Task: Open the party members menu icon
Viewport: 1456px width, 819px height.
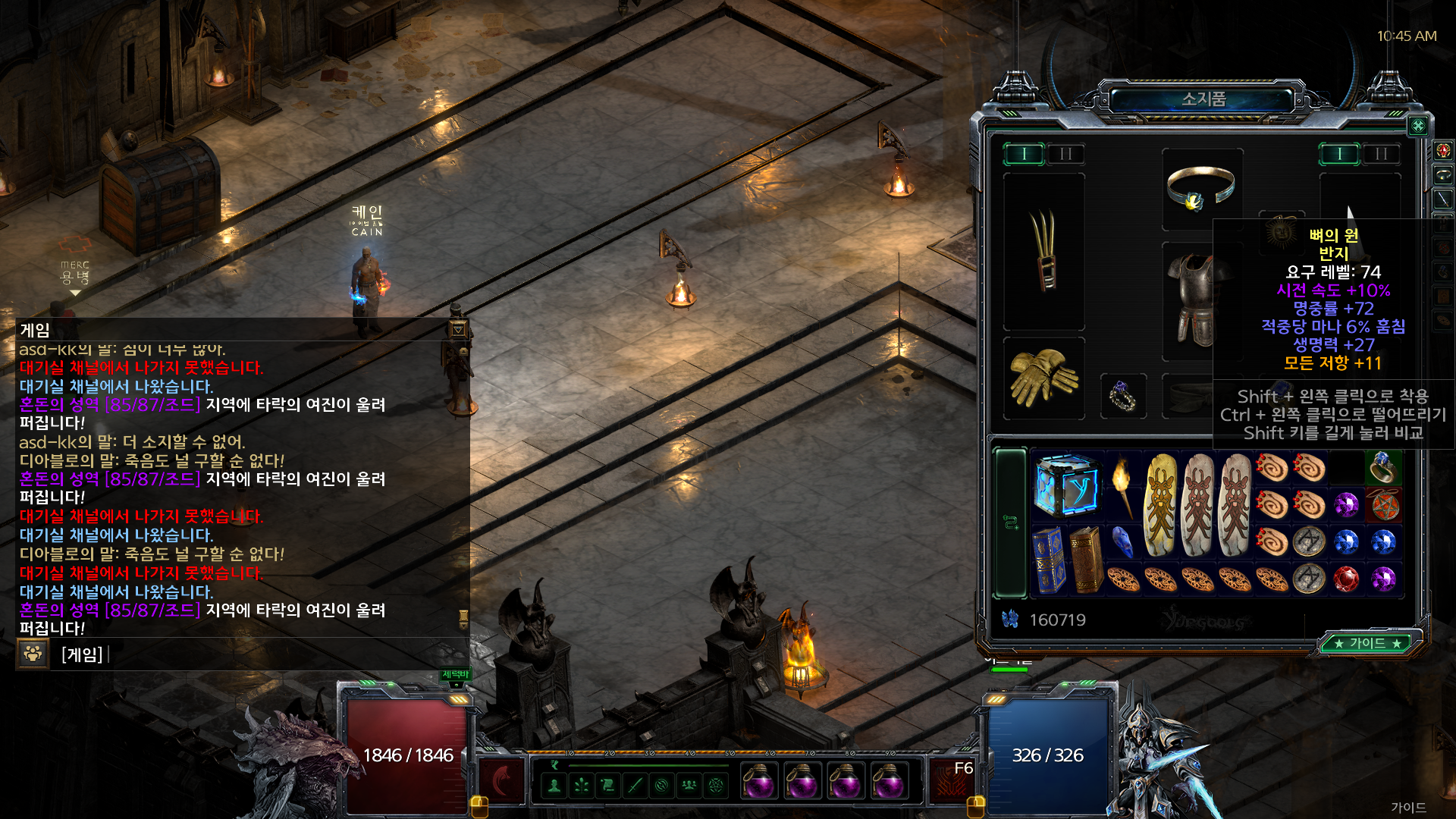Action: click(x=689, y=786)
